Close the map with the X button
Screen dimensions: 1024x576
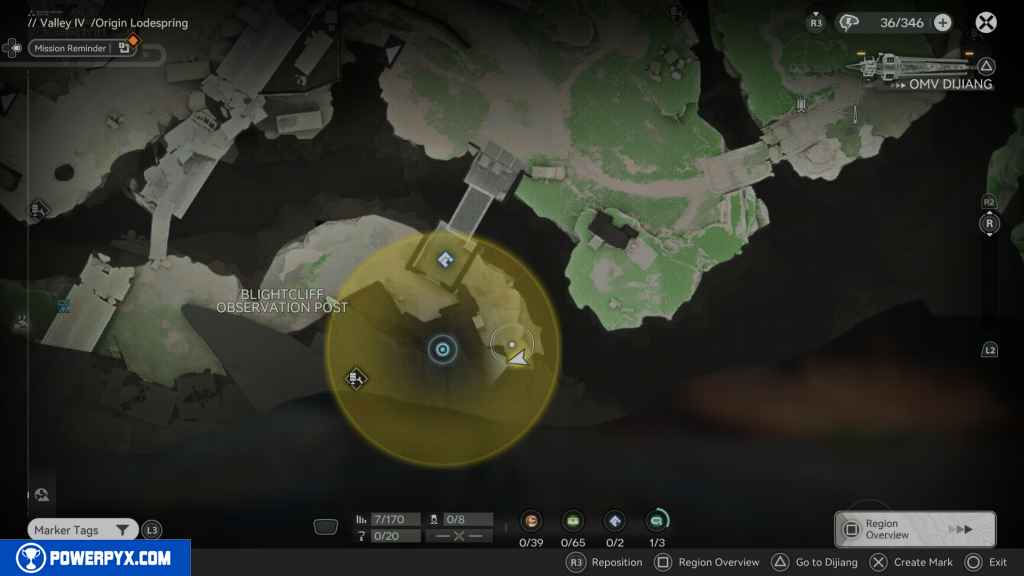[x=986, y=22]
